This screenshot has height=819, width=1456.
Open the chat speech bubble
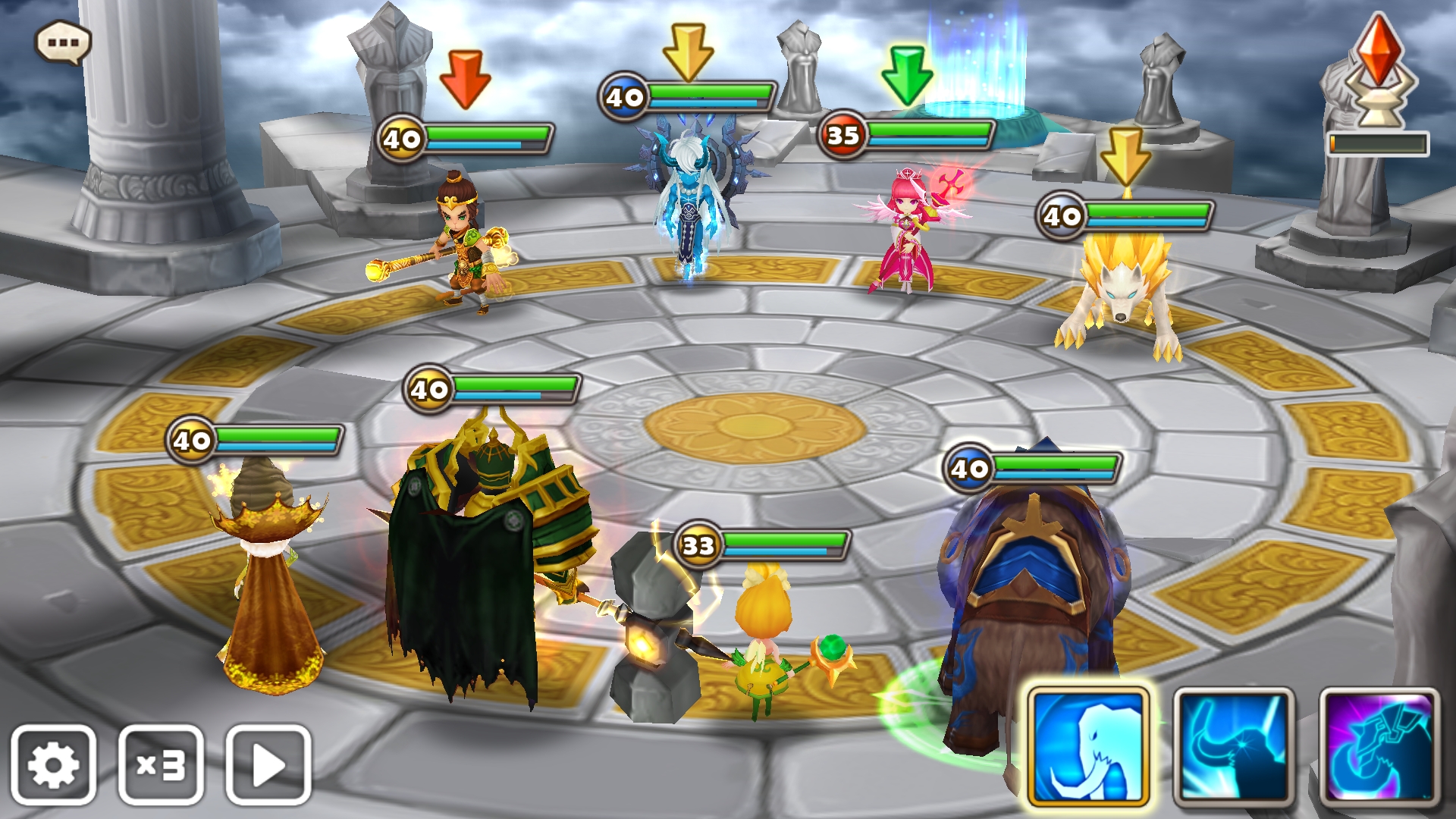coord(64,42)
